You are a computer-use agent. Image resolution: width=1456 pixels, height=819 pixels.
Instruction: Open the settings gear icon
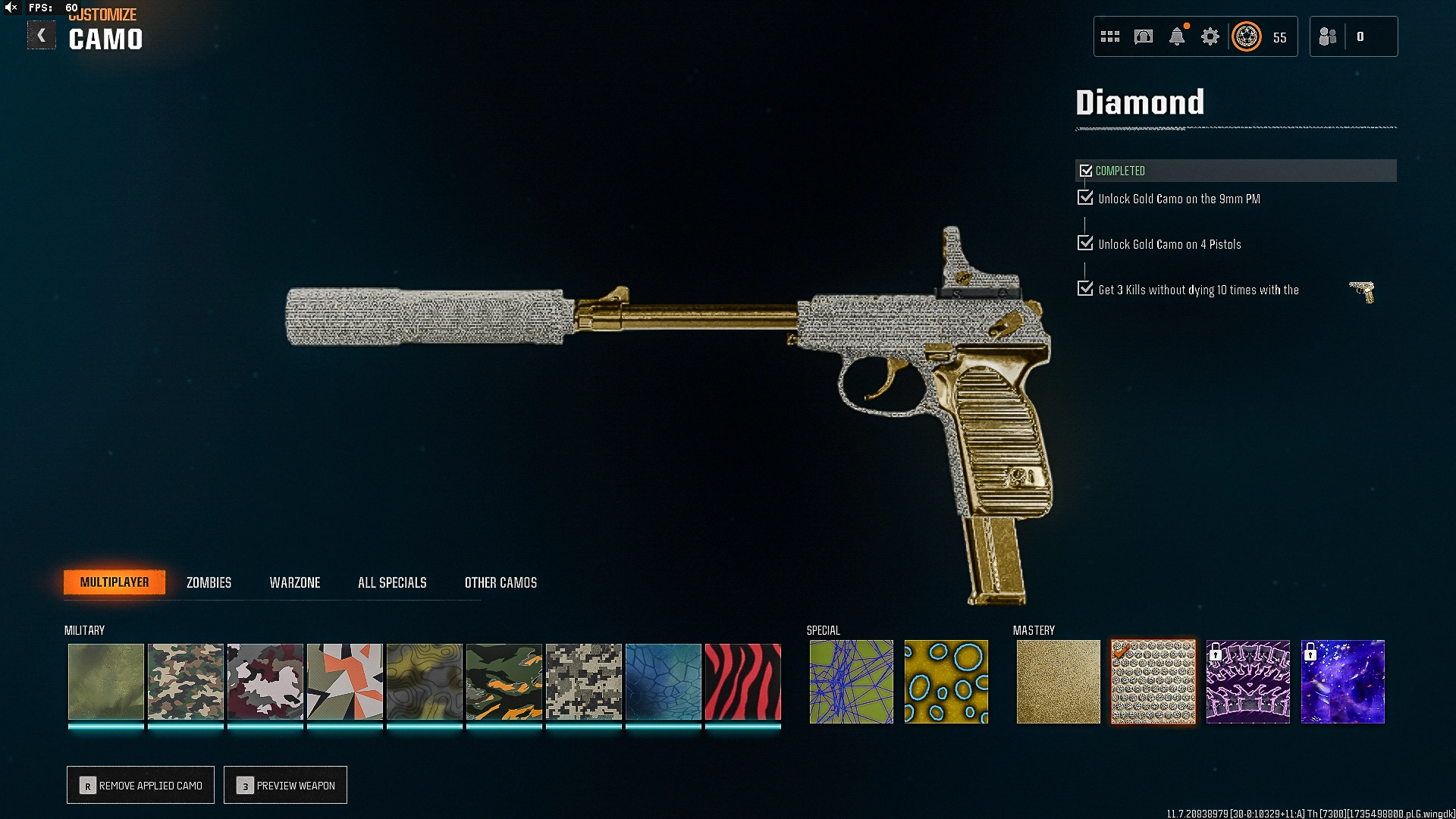[1210, 36]
